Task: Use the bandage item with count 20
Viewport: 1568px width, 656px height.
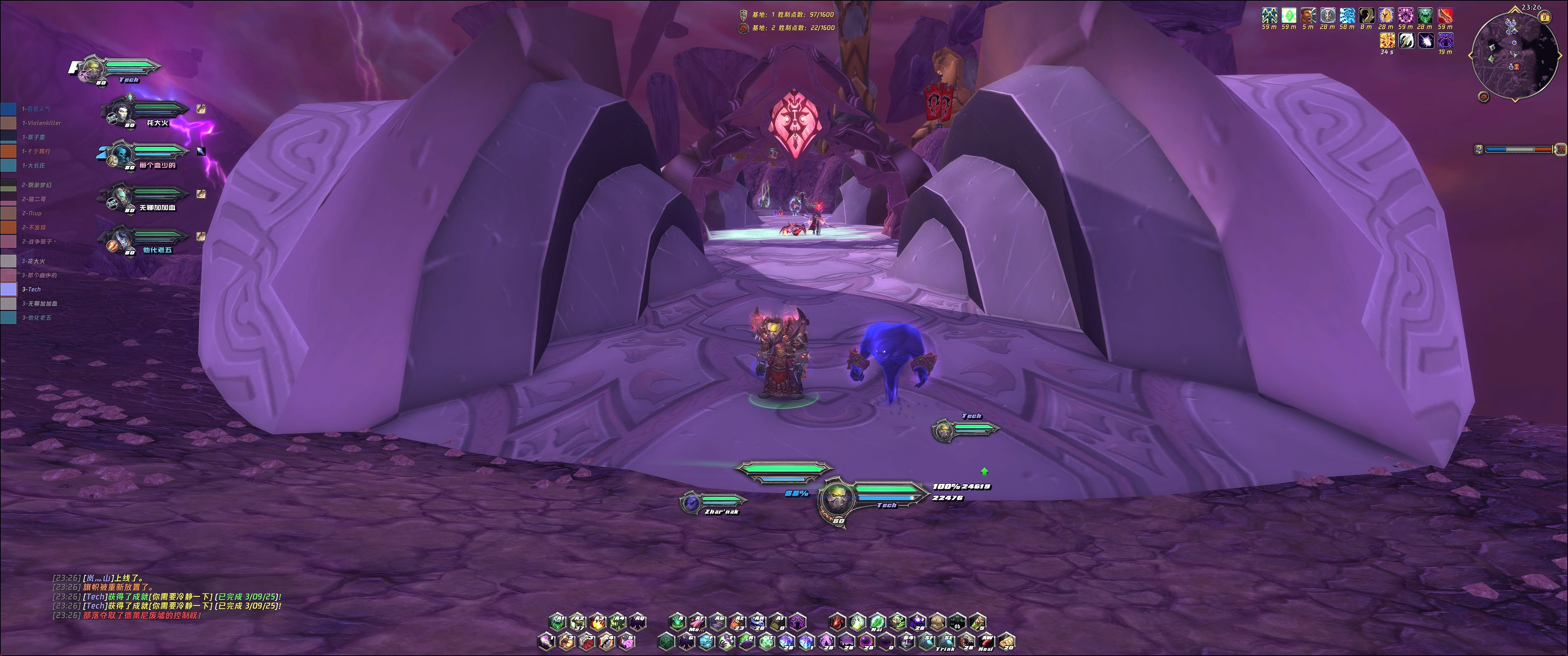Action: pos(1007,641)
